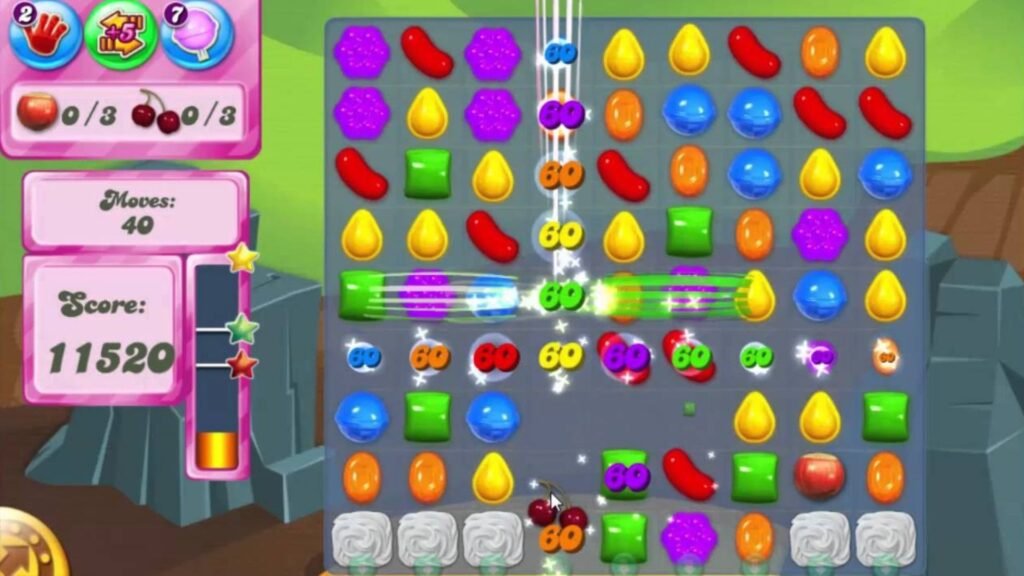Tap the hazelnut tile on the board

point(819,475)
